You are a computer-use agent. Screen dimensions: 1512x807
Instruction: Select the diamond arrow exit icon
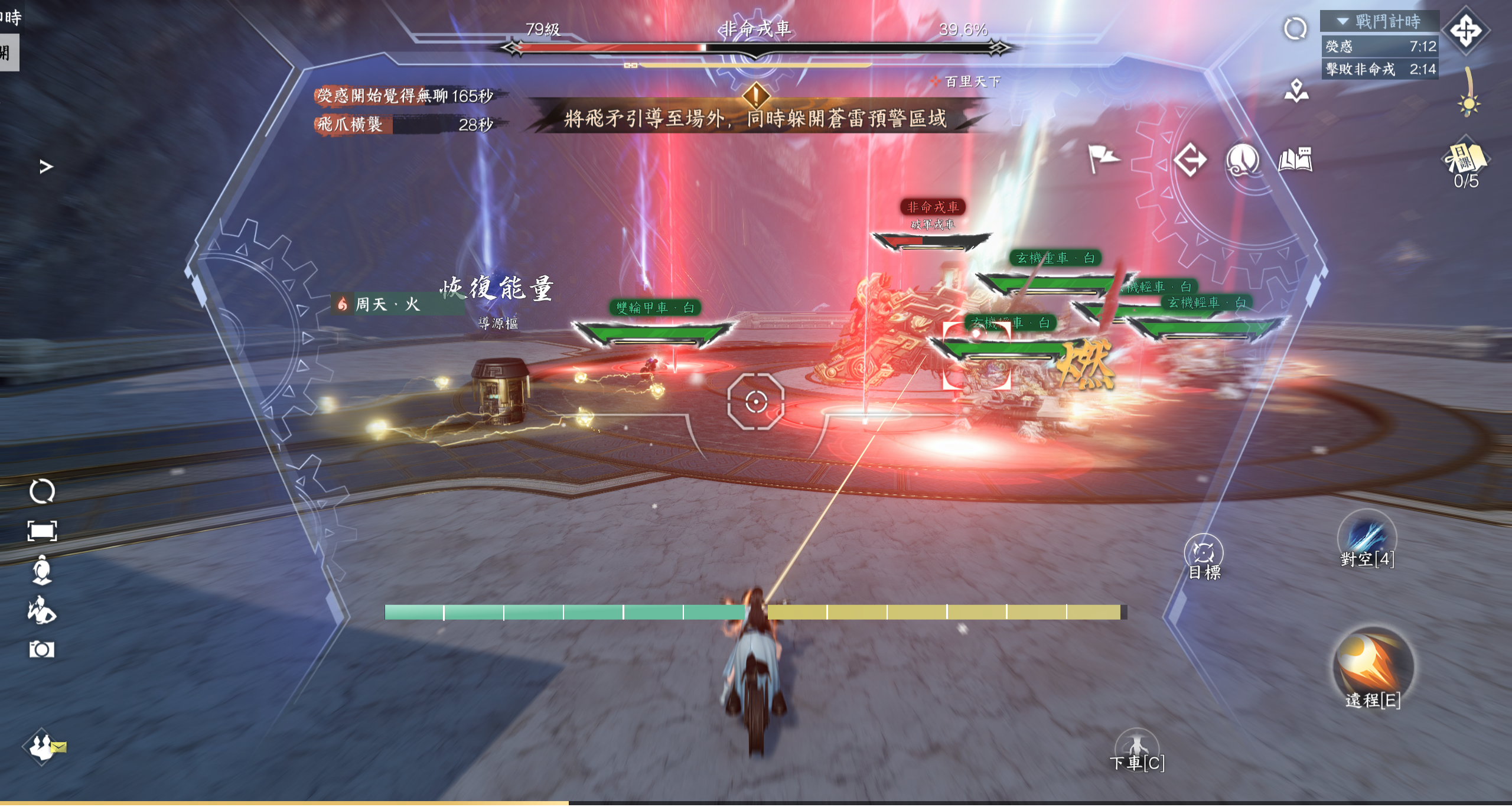[x=1190, y=160]
